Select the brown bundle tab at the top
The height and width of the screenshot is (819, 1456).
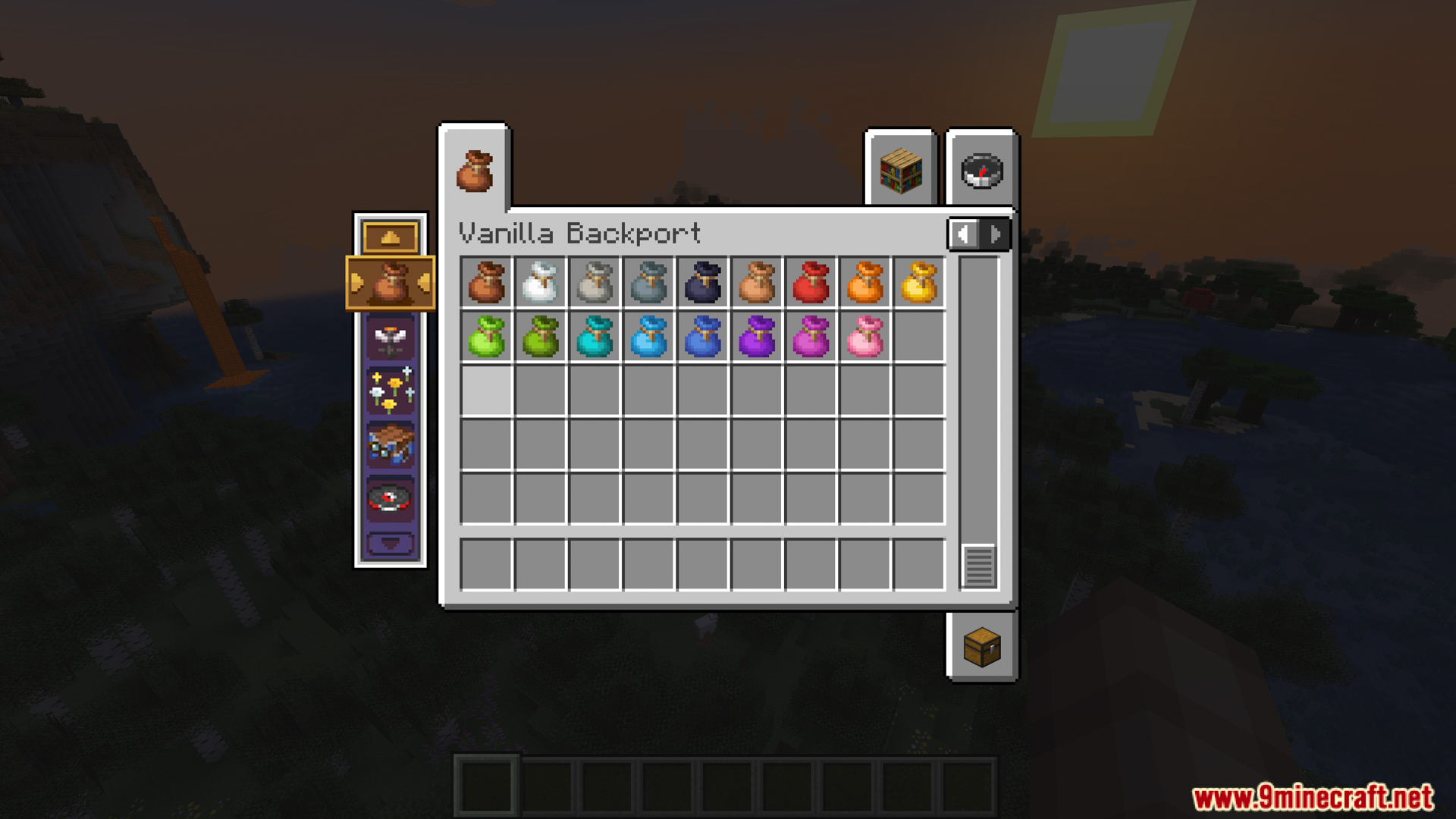pos(475,170)
